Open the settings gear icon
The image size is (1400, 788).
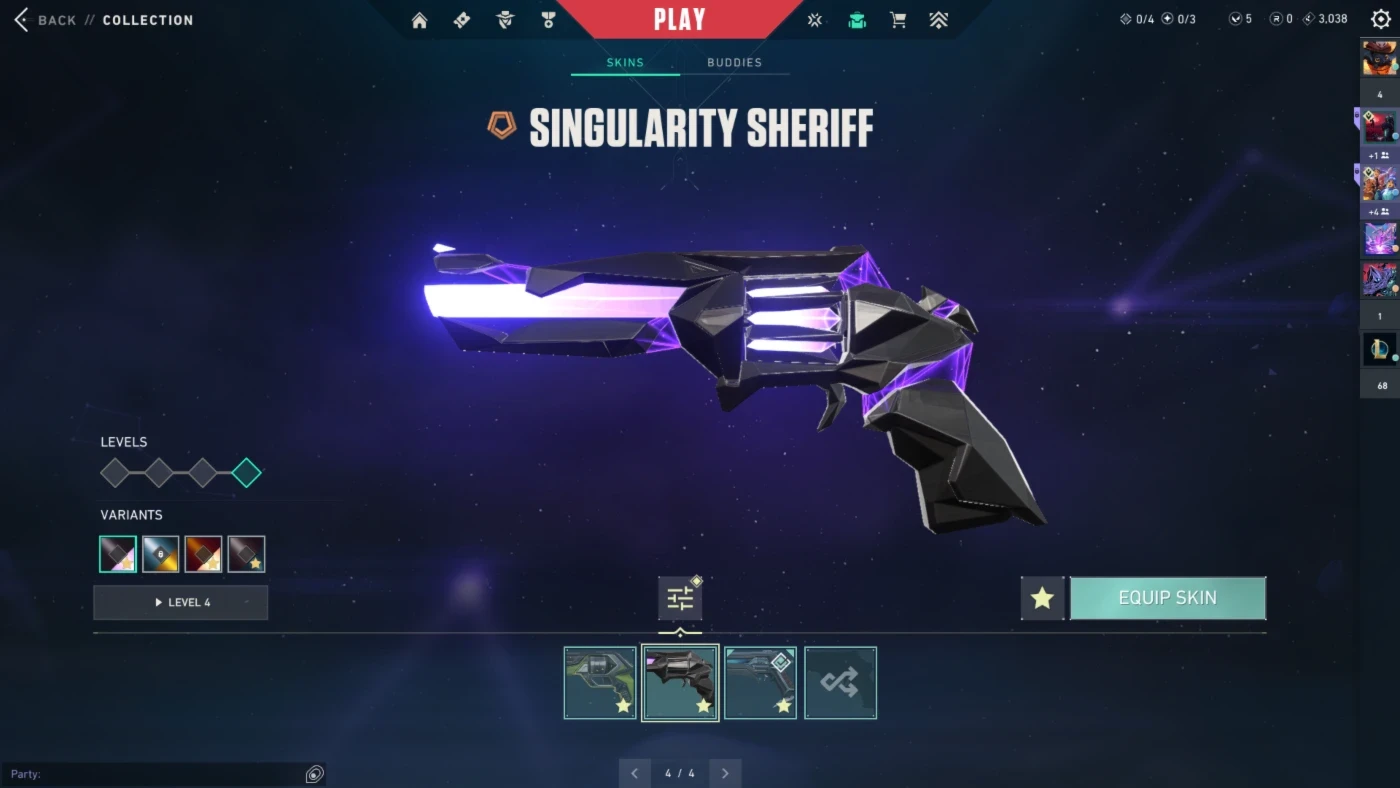[x=1380, y=19]
